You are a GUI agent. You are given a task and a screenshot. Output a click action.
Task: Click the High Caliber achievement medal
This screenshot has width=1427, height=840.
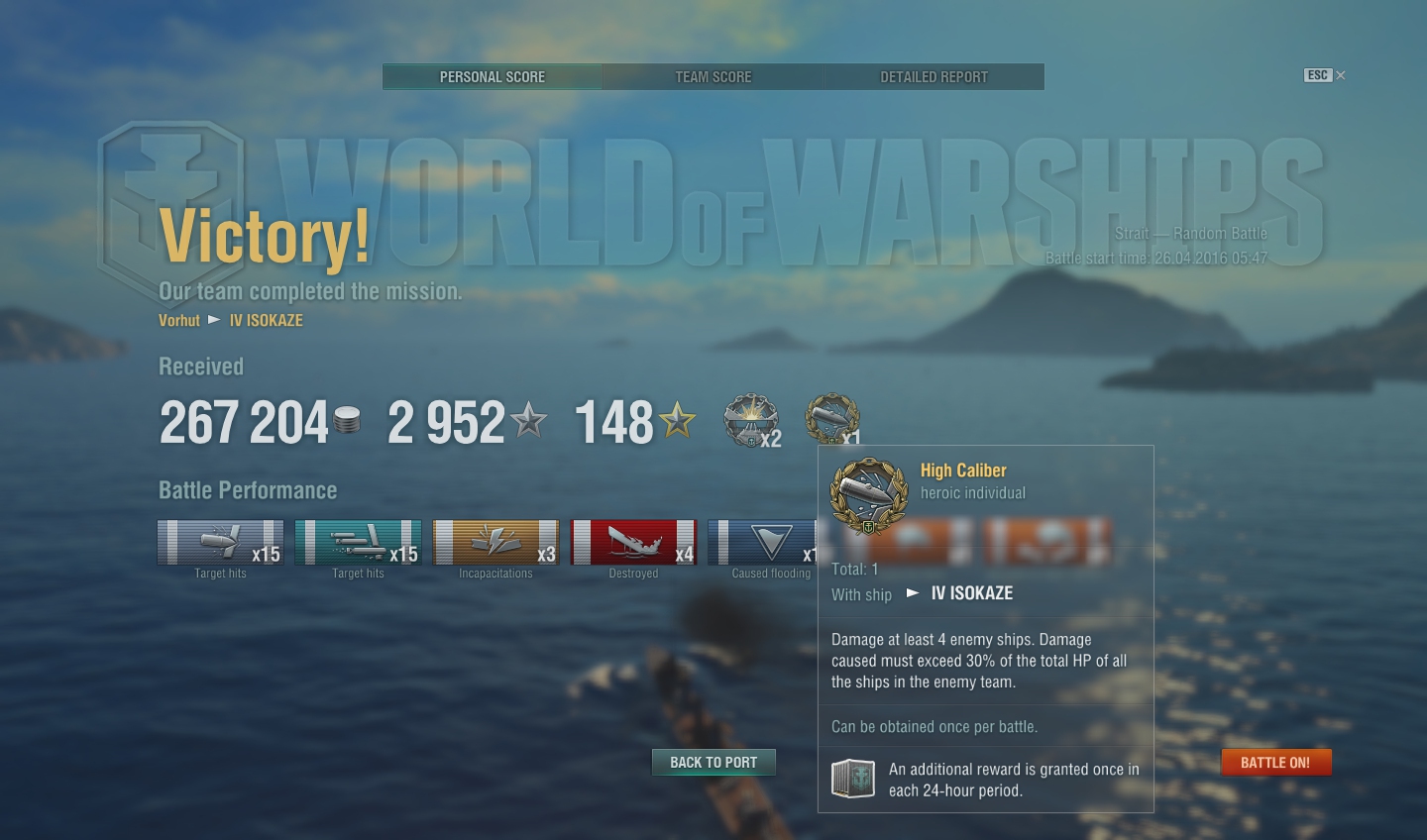coord(832,419)
